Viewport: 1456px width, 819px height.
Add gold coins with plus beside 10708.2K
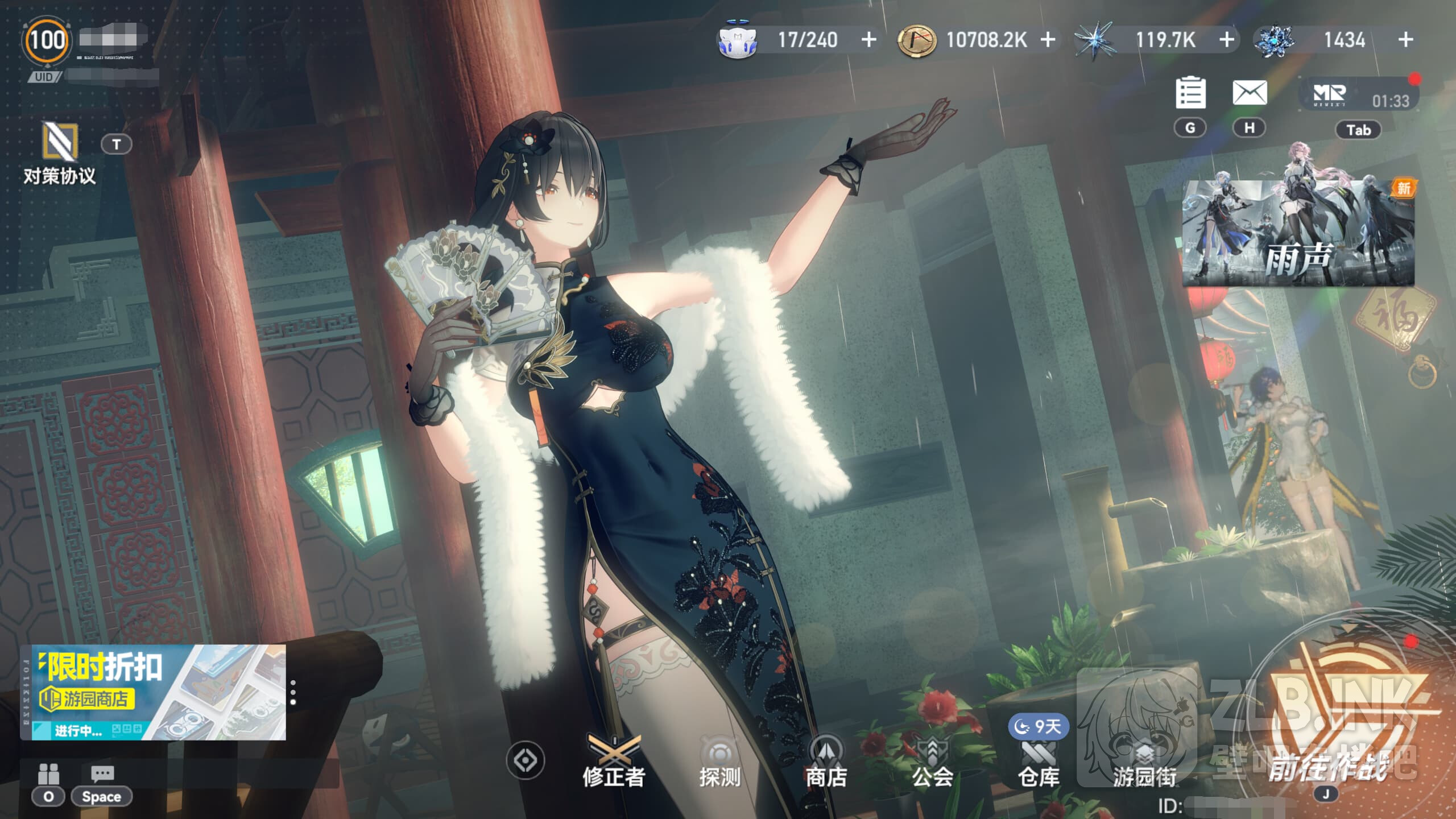point(1048,40)
